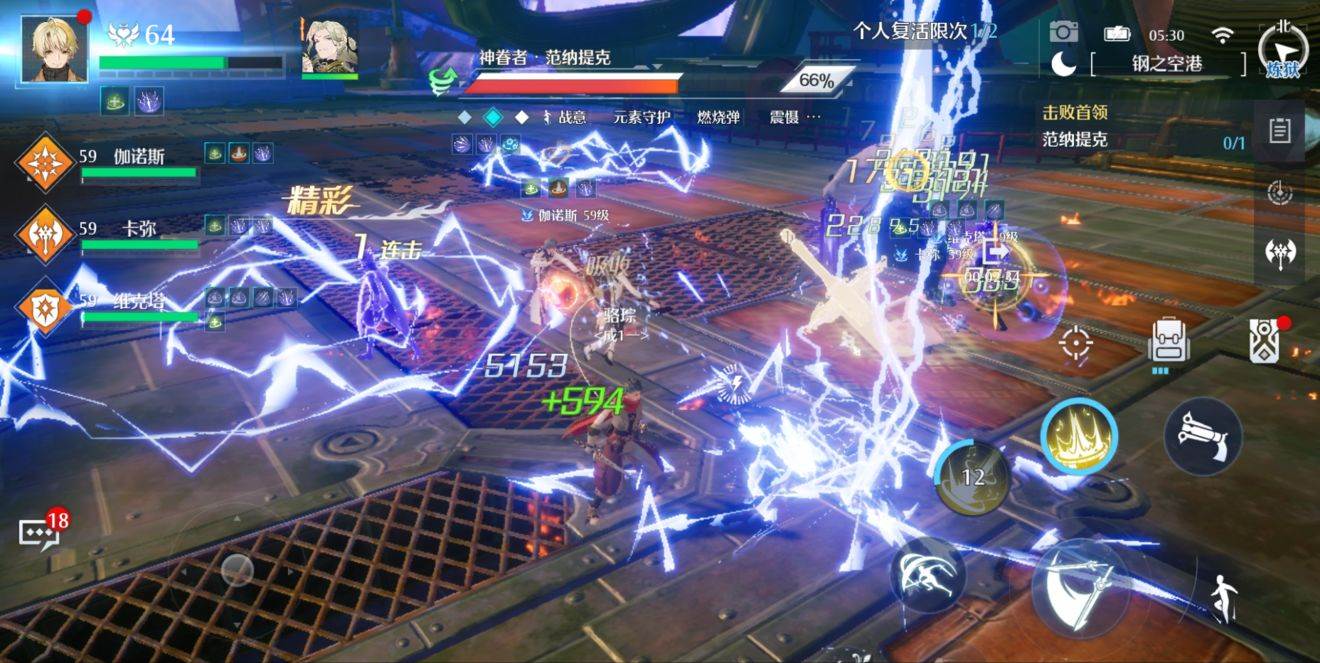Trigger the jump figure button
Viewport: 1320px width, 663px height.
[1220, 599]
